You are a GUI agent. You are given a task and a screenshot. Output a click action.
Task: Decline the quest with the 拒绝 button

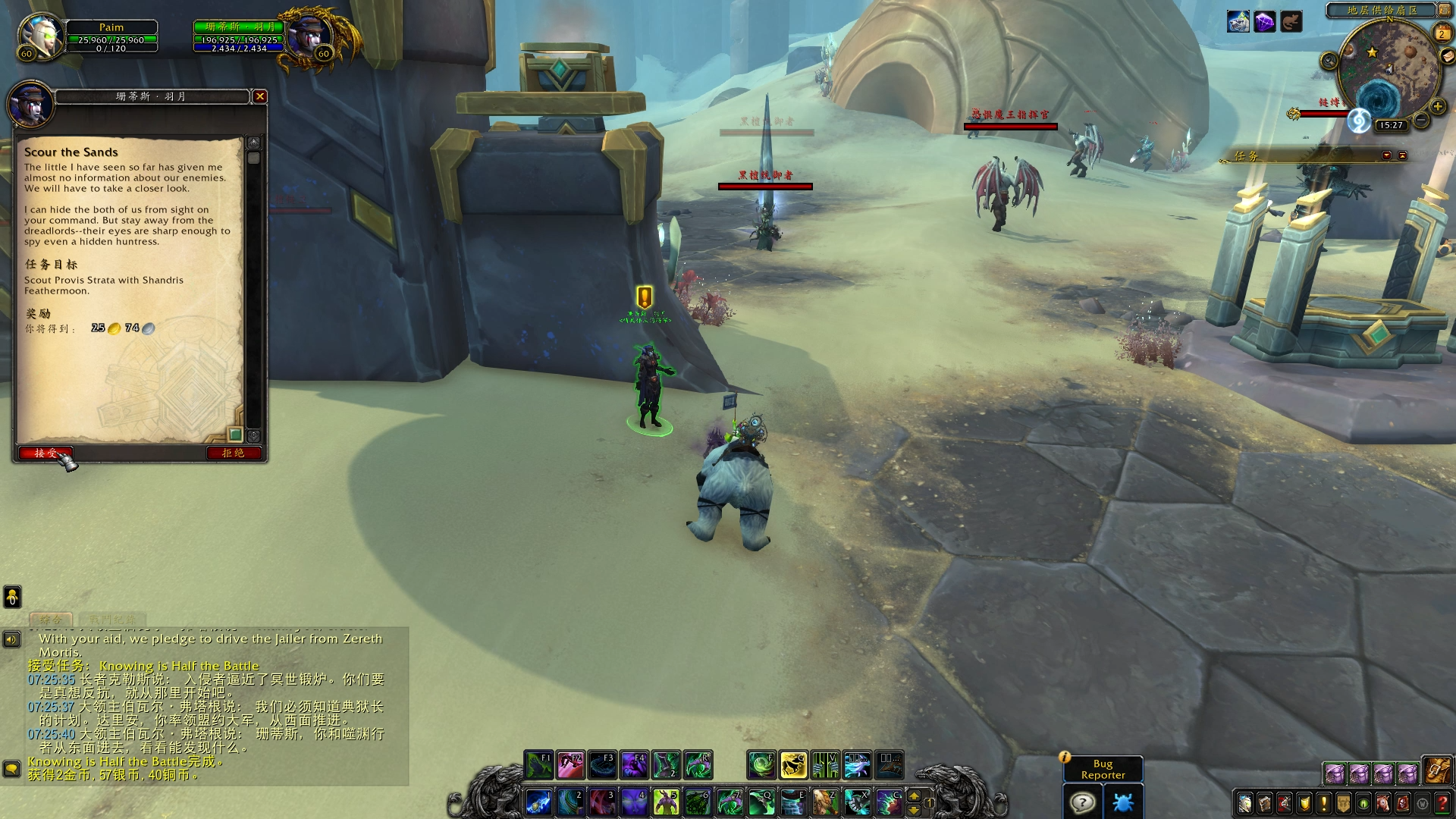(x=234, y=453)
